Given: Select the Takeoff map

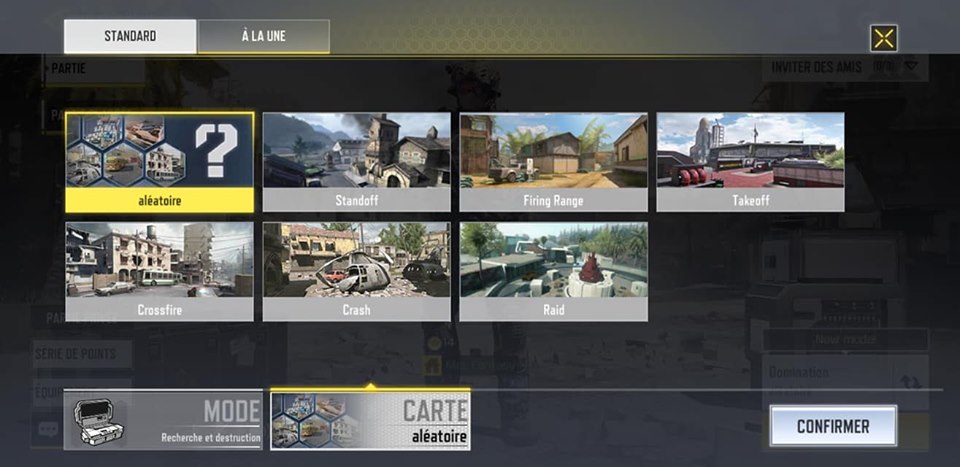Looking at the screenshot, I should (751, 161).
